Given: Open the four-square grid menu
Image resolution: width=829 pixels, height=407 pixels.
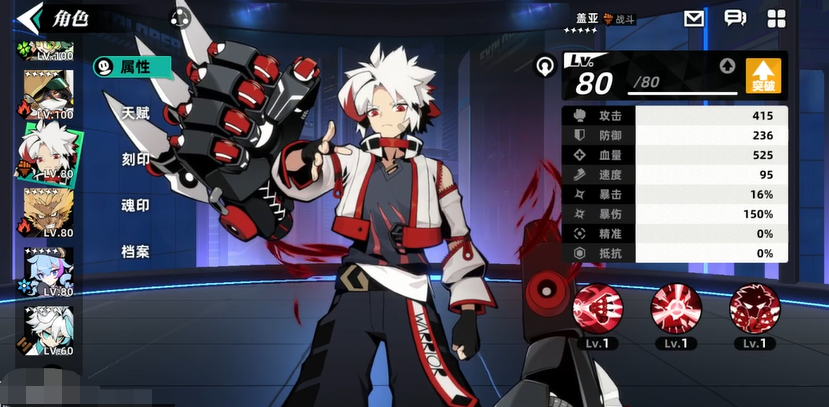Looking at the screenshot, I should point(776,18).
